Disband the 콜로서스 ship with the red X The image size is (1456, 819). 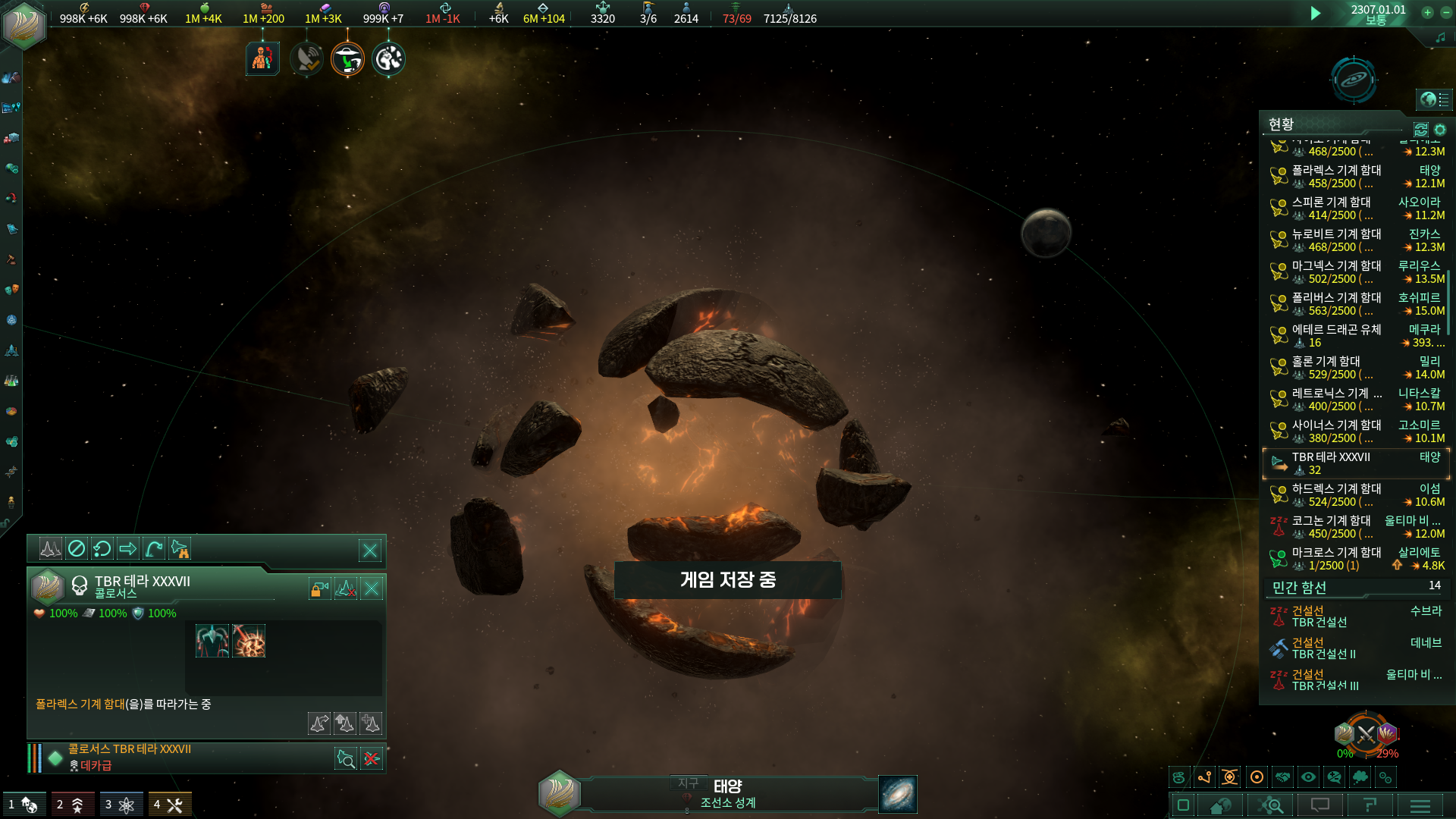tap(372, 758)
